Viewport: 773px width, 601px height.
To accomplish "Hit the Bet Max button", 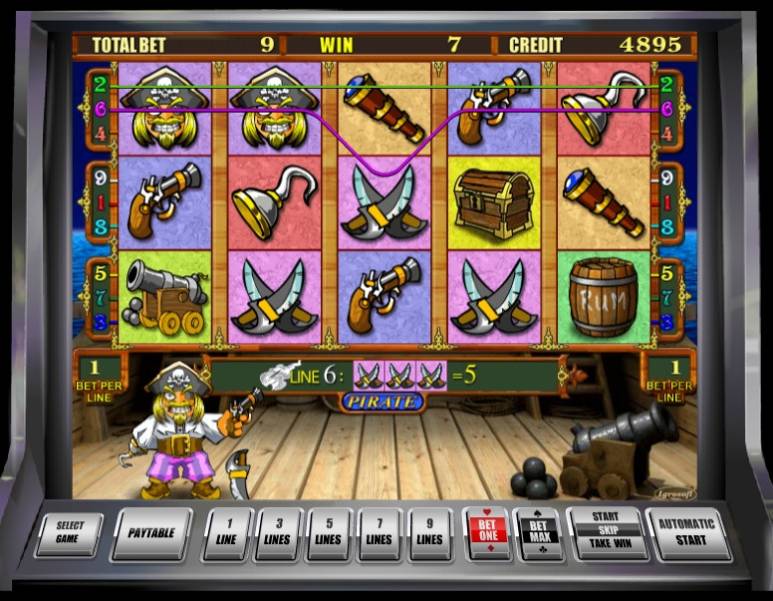I will click(538, 532).
